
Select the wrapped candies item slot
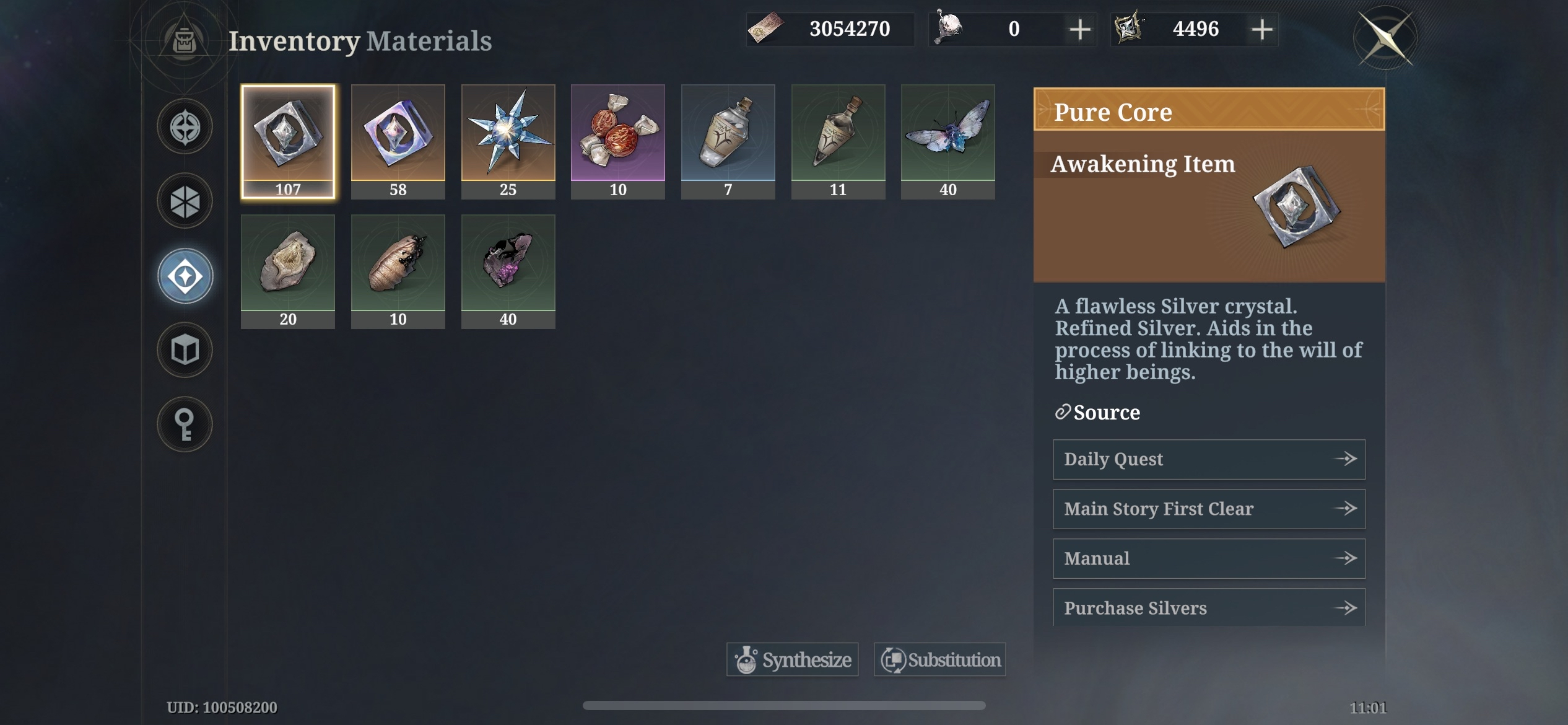click(618, 141)
